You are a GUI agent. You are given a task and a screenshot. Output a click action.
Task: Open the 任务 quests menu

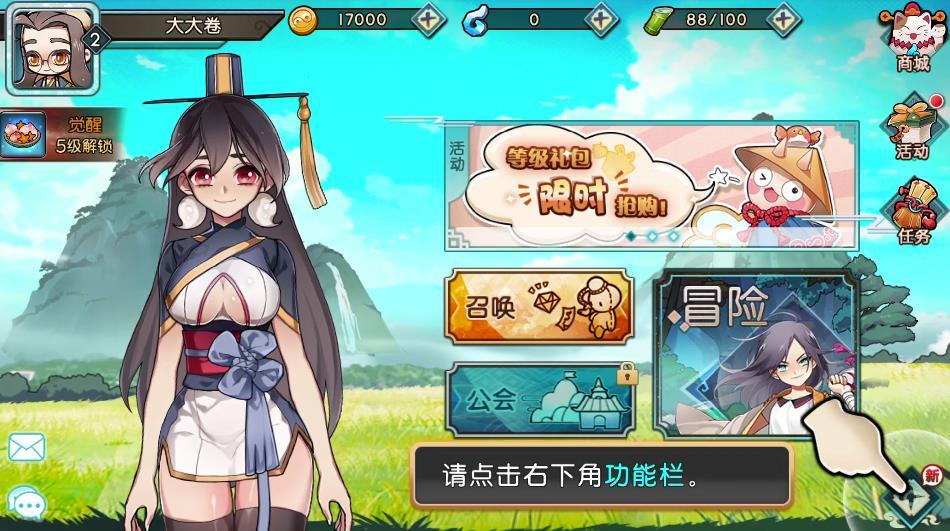click(x=912, y=213)
